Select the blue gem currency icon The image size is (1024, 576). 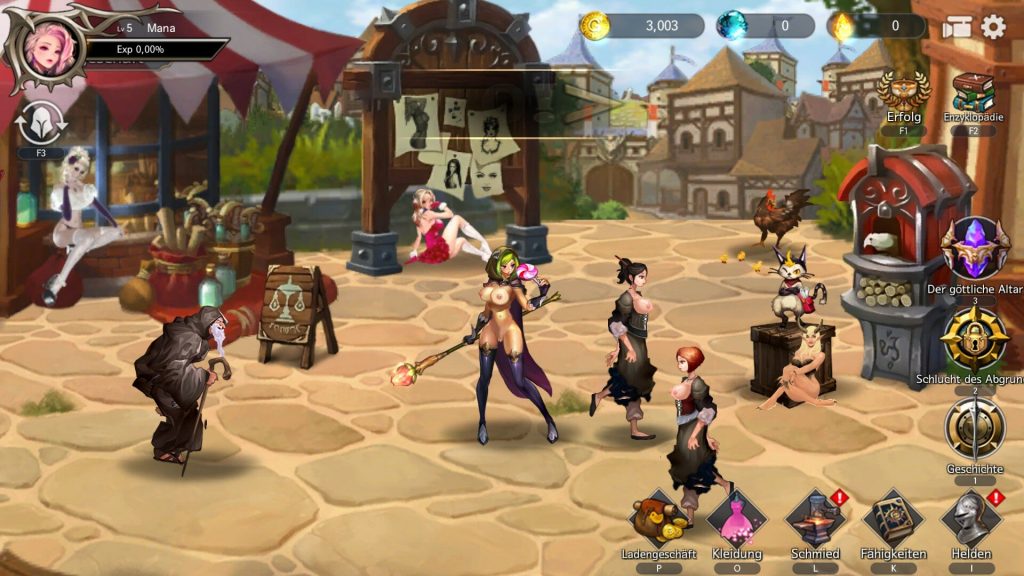coord(732,26)
